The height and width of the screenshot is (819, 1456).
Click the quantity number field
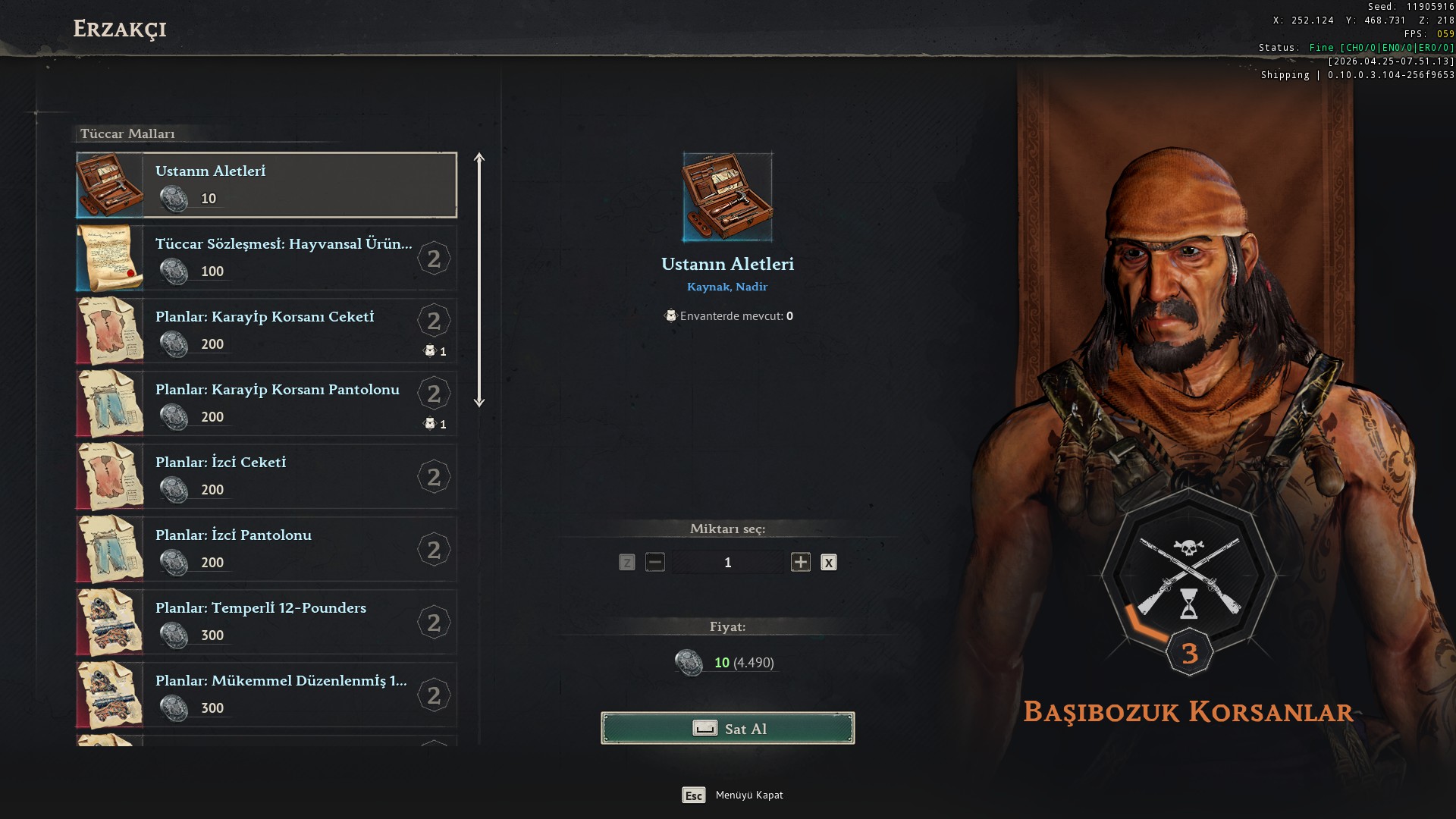(727, 562)
